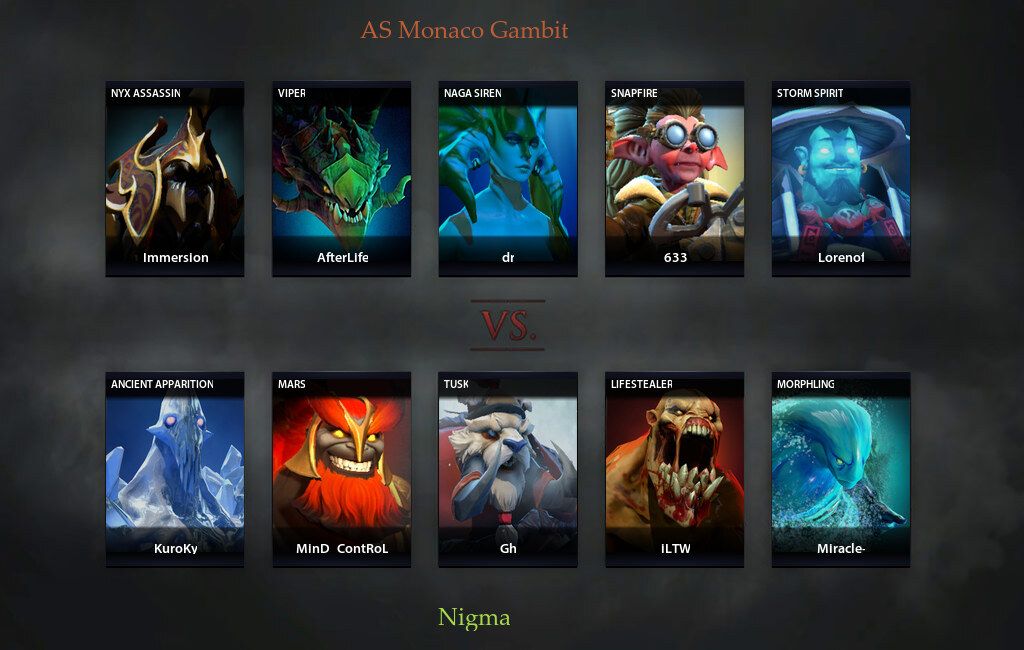Click Gh's Tusk hero card
This screenshot has width=1024, height=650.
(508, 470)
